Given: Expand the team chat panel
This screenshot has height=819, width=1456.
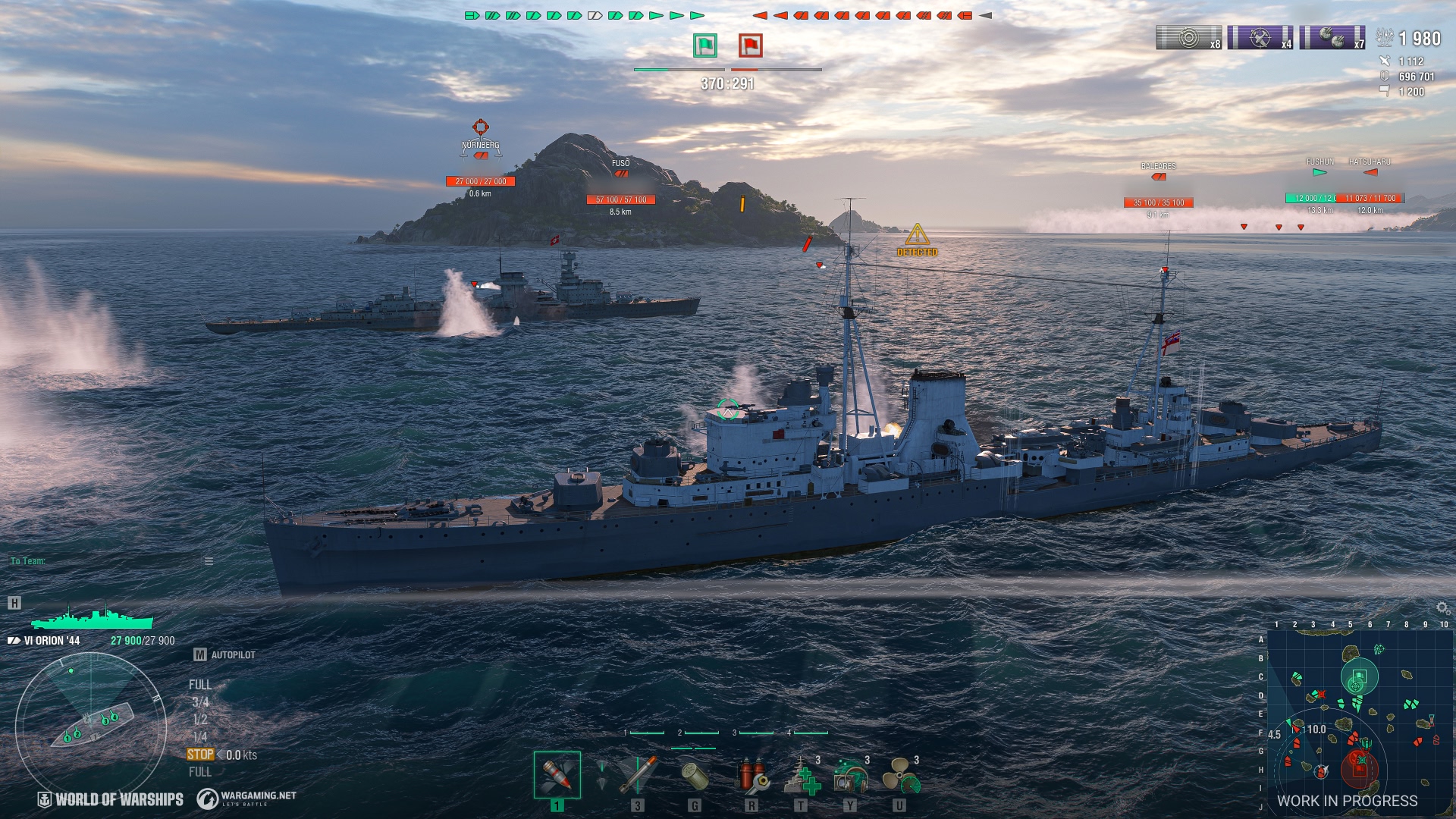Looking at the screenshot, I should [x=207, y=563].
